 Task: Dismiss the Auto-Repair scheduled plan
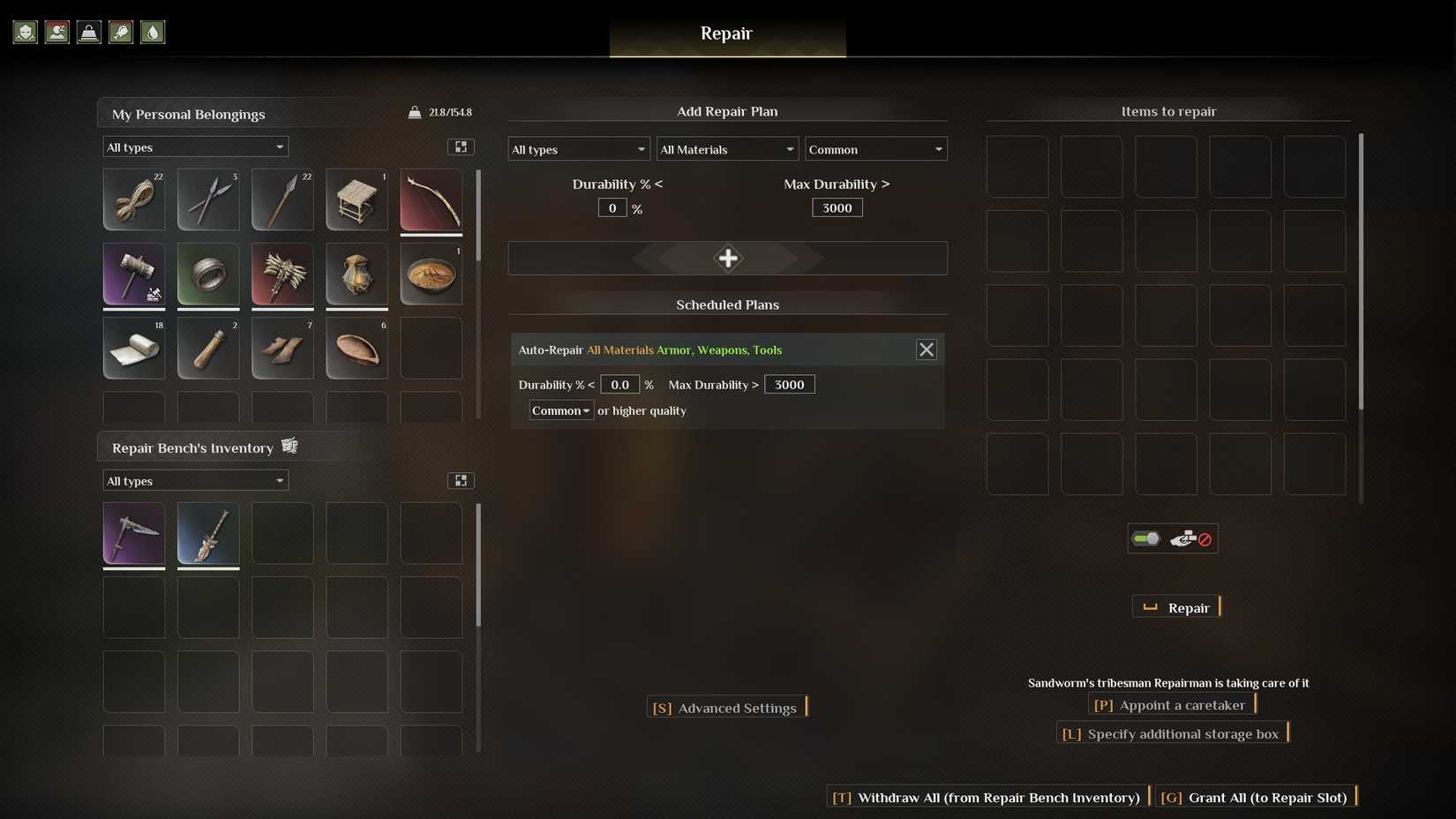pyautogui.click(x=927, y=349)
